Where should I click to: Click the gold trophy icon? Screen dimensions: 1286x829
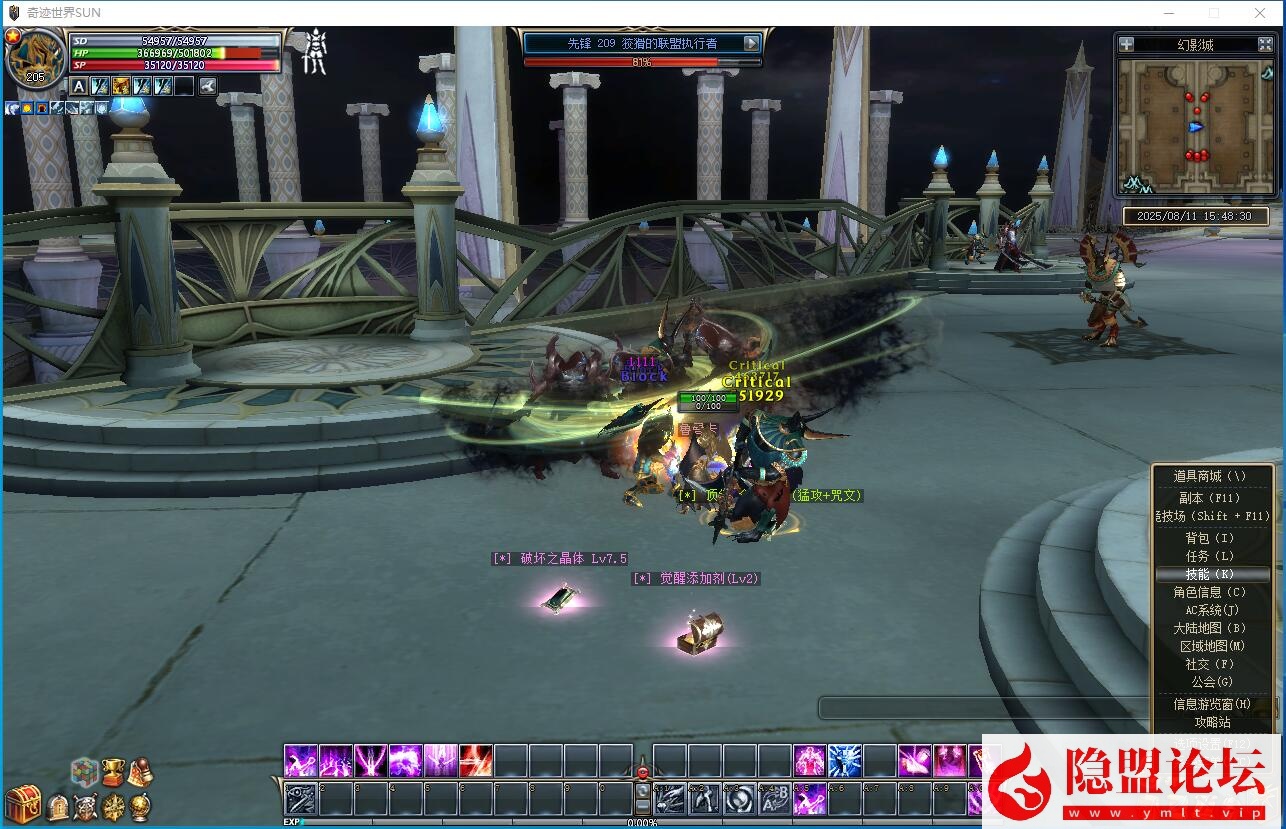click(112, 771)
